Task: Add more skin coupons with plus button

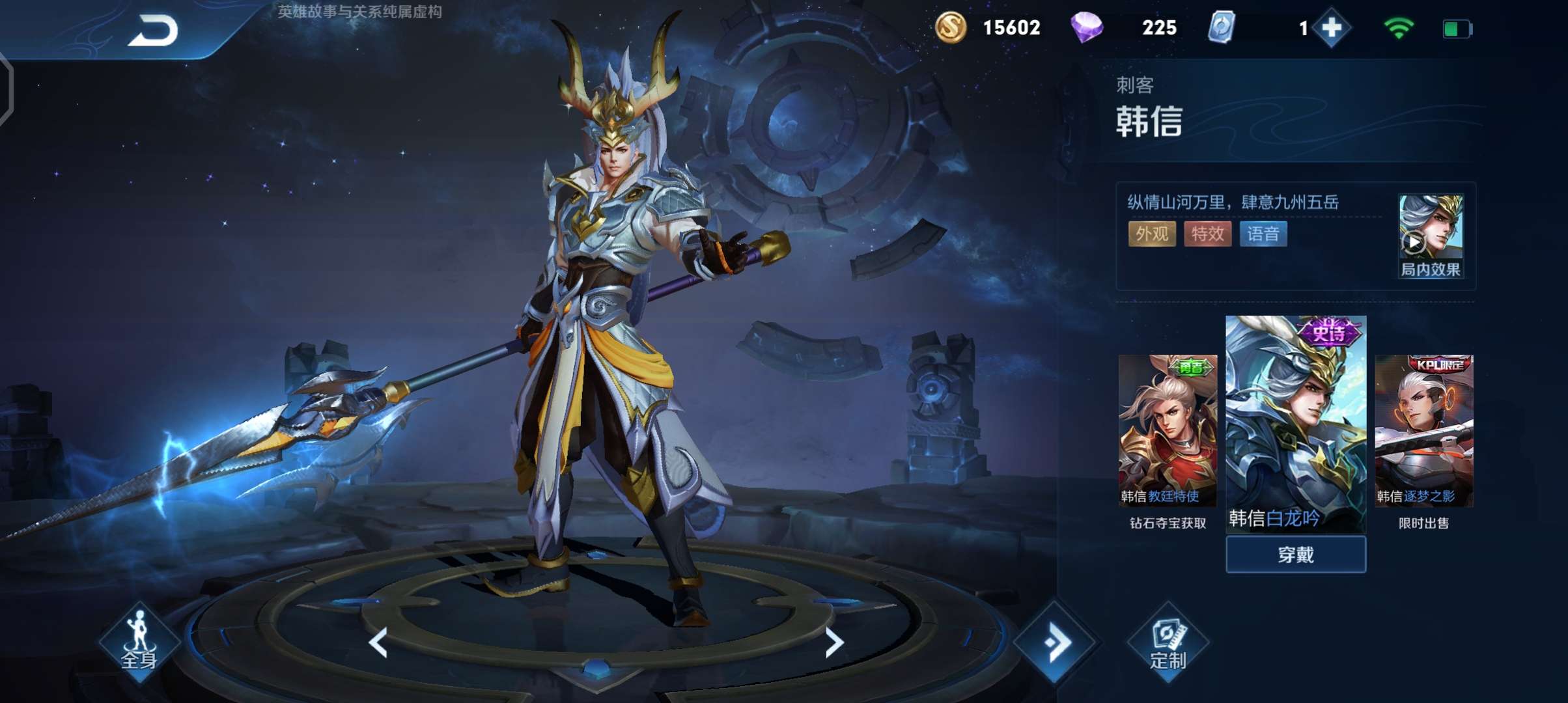Action: [x=1332, y=28]
